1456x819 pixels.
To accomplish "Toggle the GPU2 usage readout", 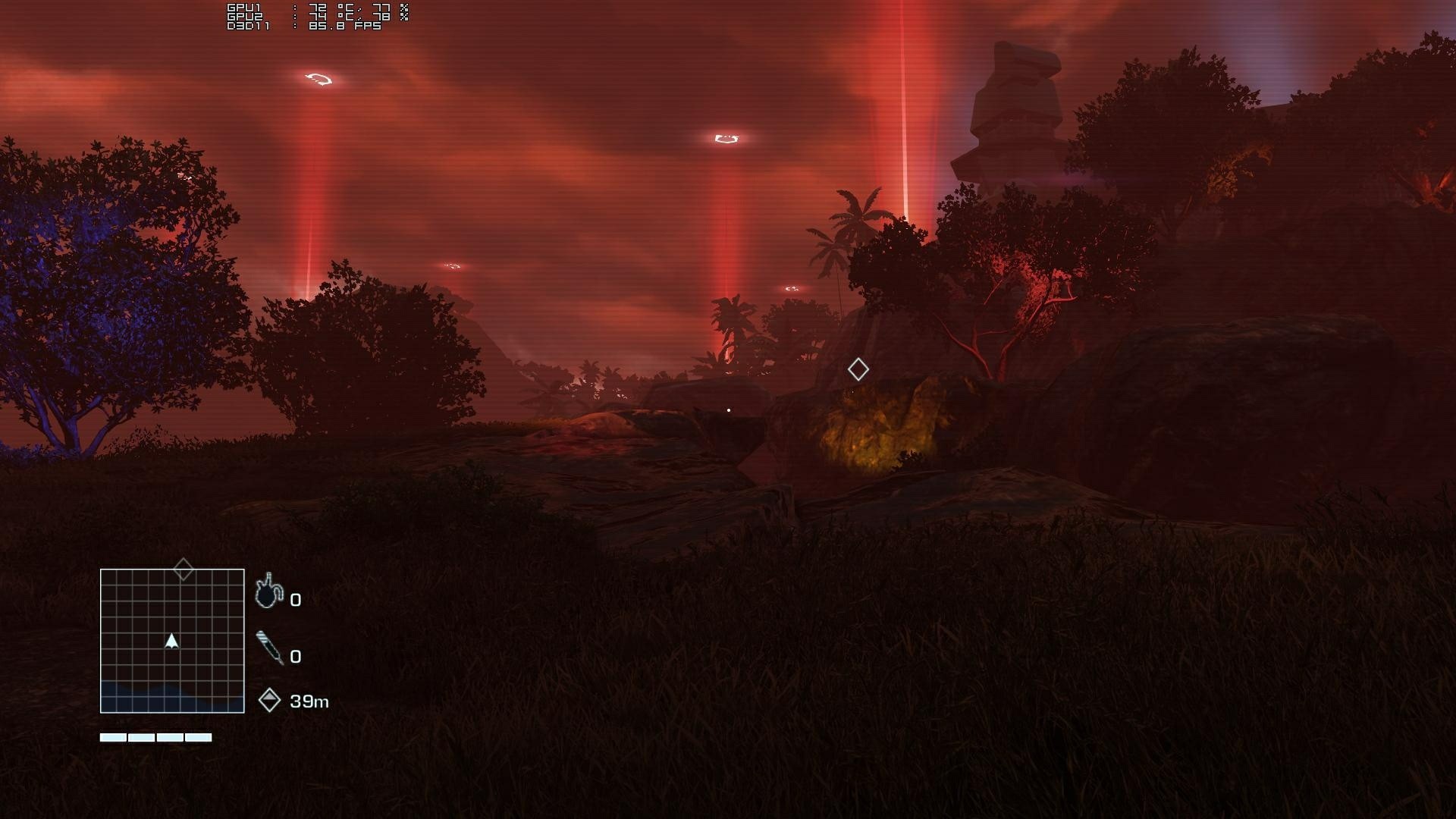I will 387,16.
